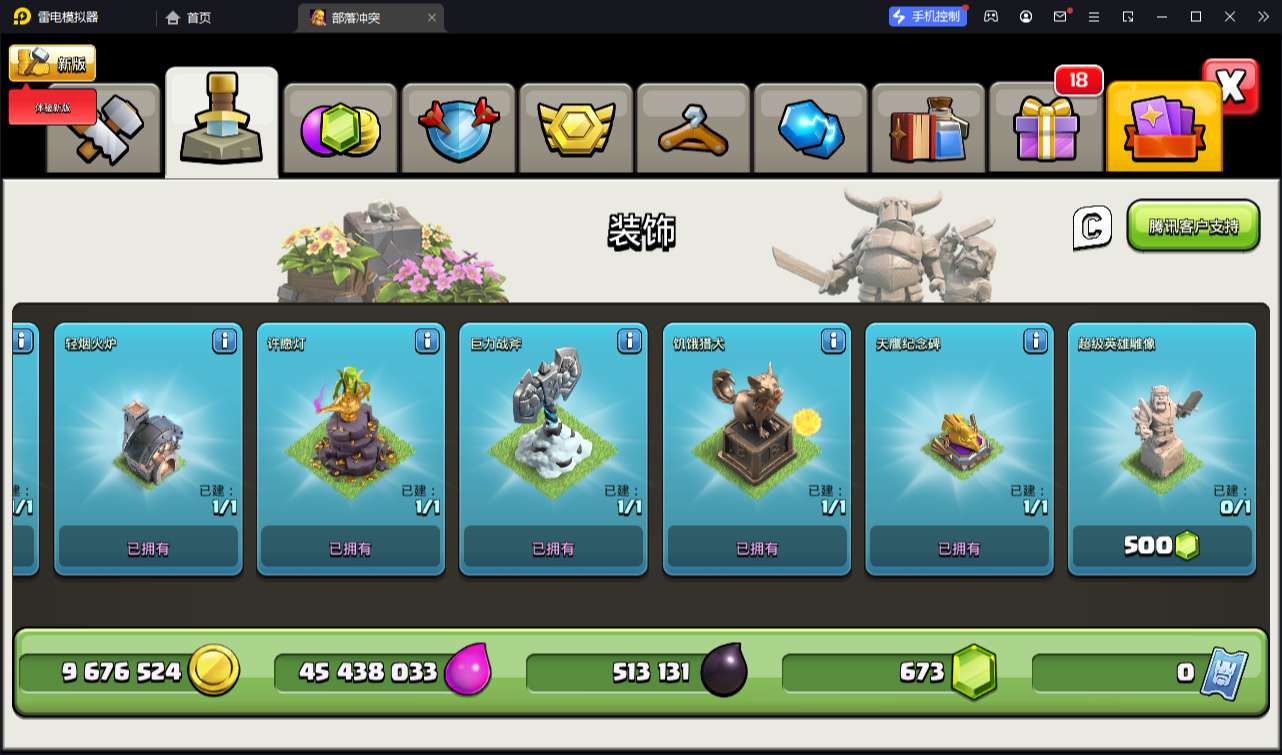1282x755 pixels.
Task: Show info for 巨力战斧 decoration
Action: (630, 342)
